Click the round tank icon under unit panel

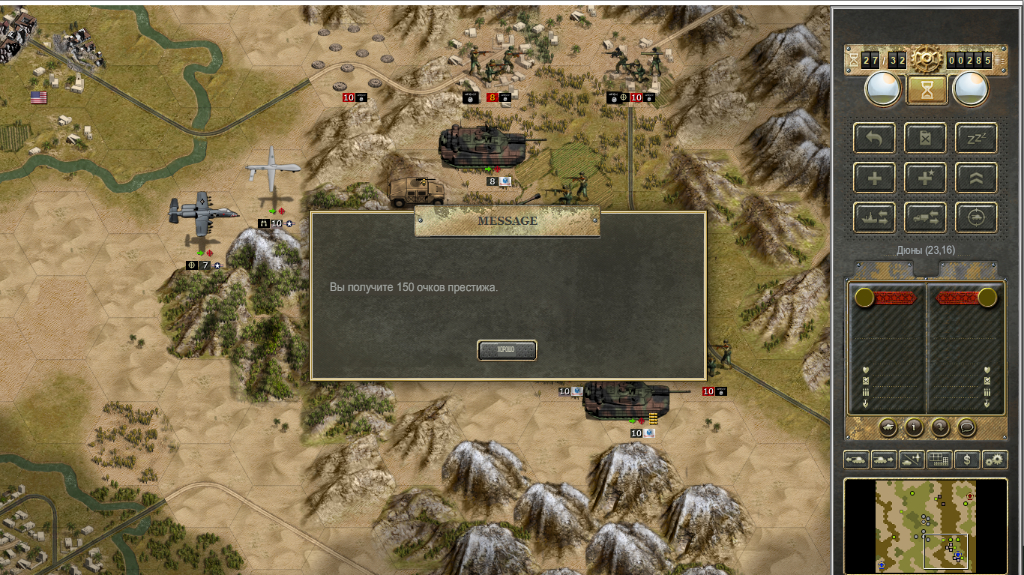pyautogui.click(x=888, y=427)
